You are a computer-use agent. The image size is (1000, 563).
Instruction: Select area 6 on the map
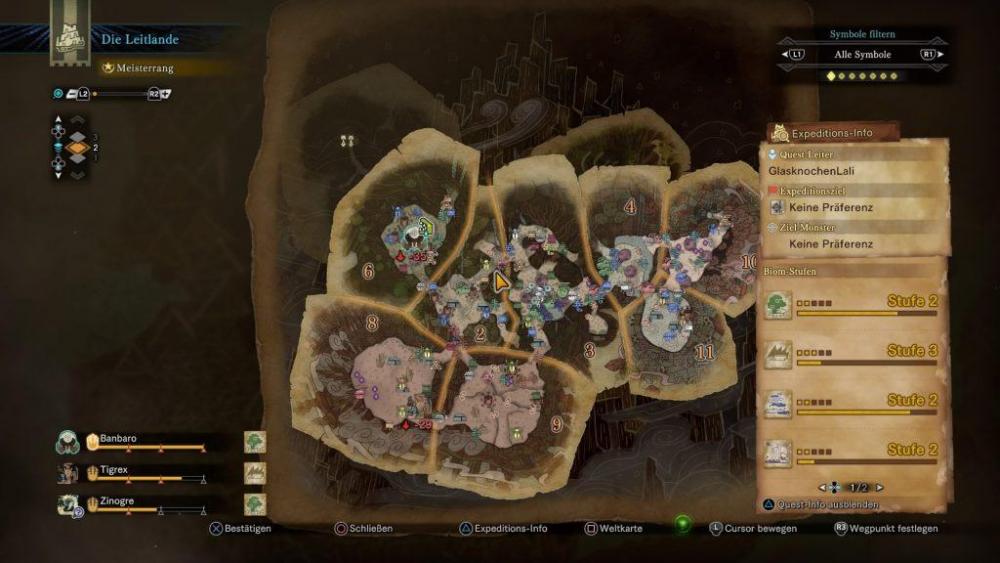pos(368,270)
